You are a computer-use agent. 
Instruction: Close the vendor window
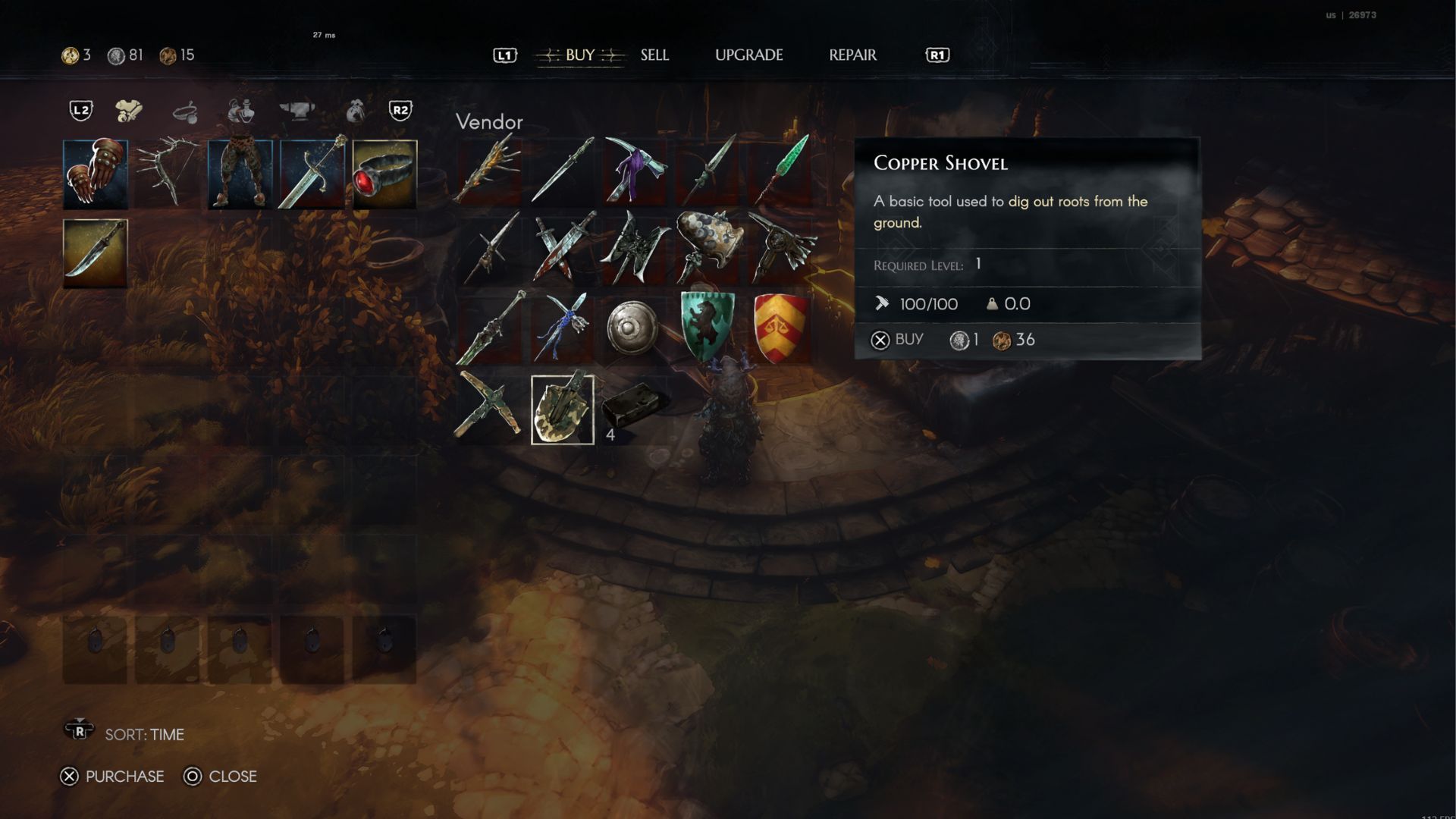click(x=221, y=777)
